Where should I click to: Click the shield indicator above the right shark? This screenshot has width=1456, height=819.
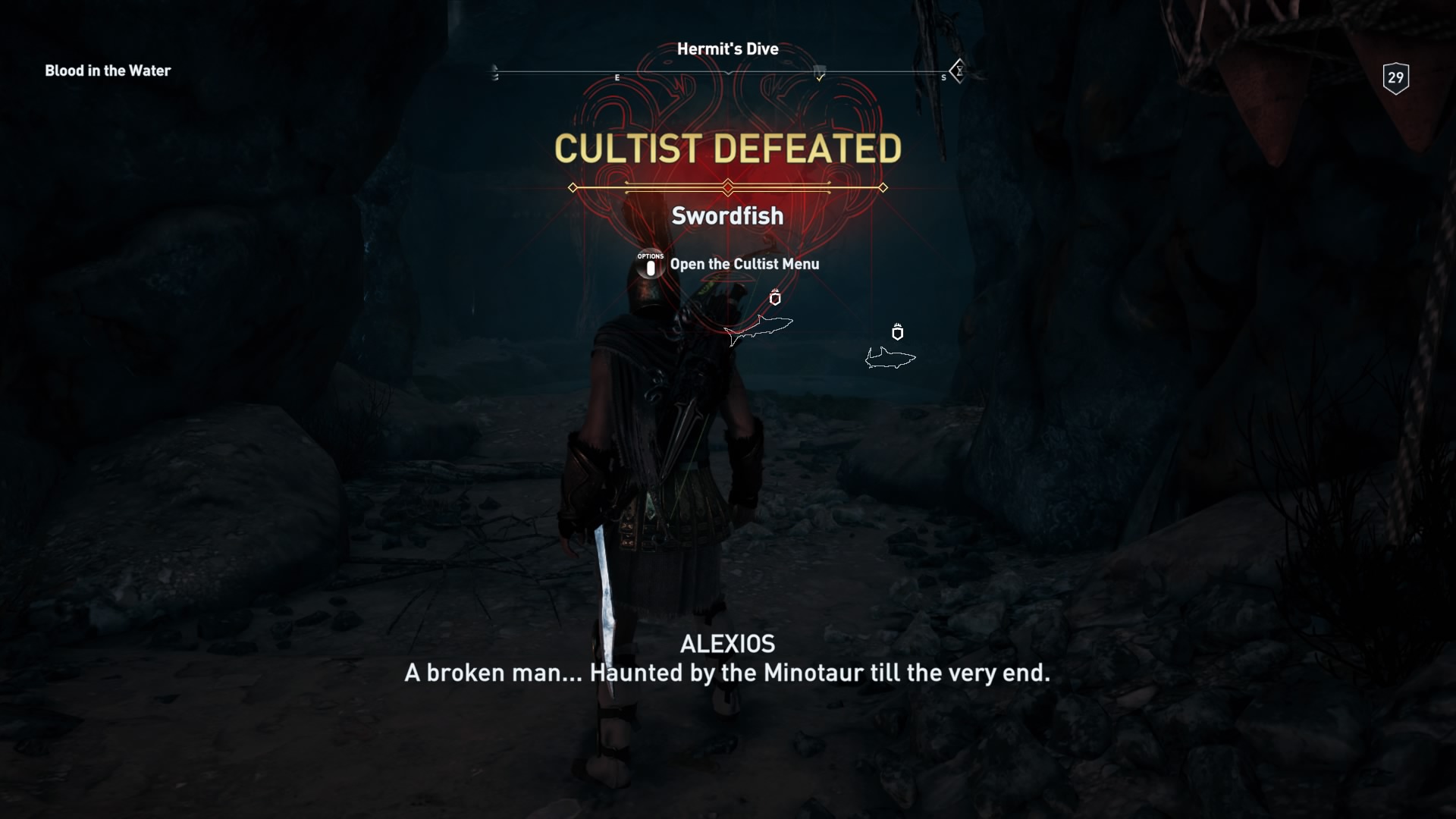[898, 332]
